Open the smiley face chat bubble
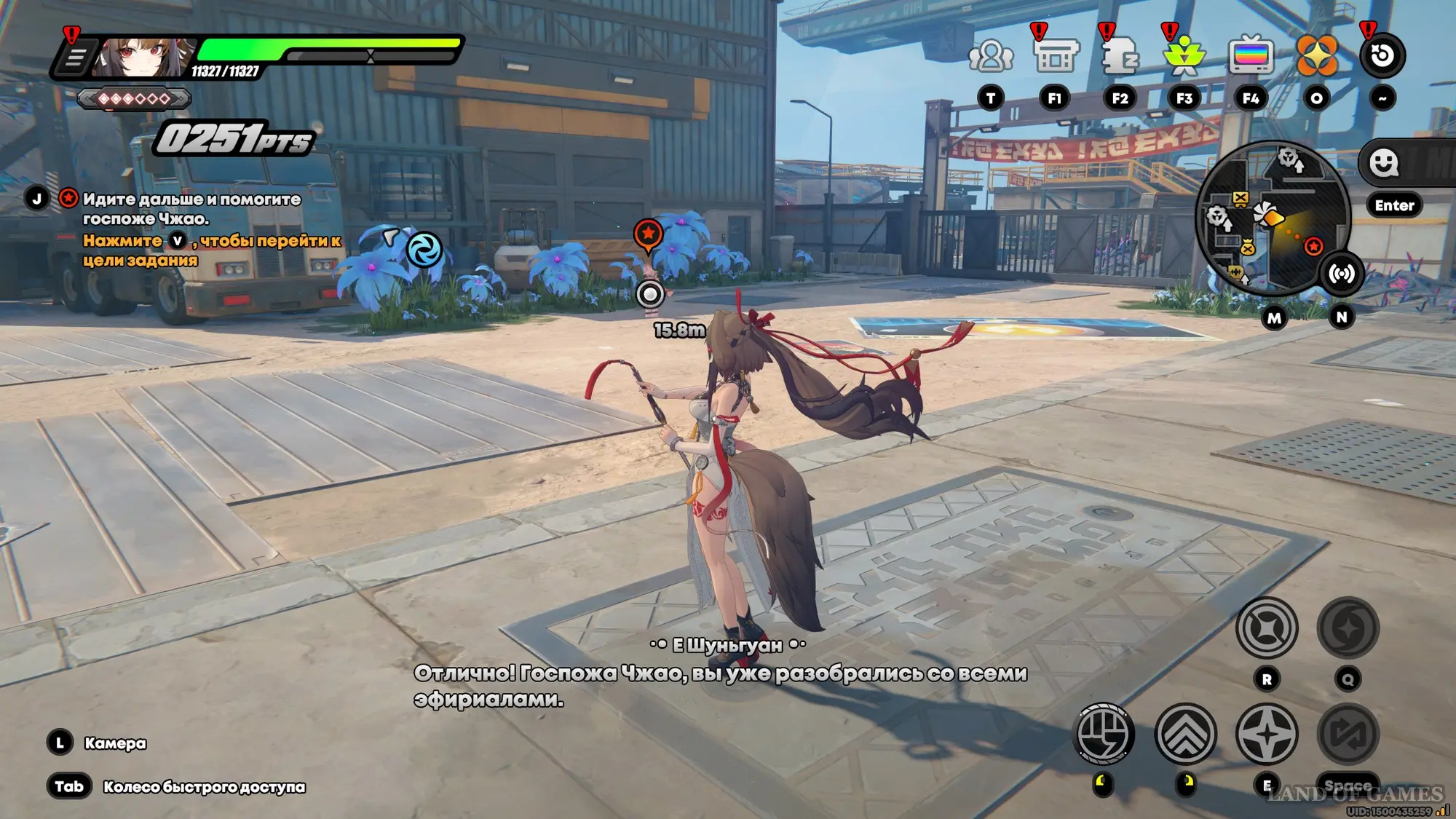 [1383, 162]
